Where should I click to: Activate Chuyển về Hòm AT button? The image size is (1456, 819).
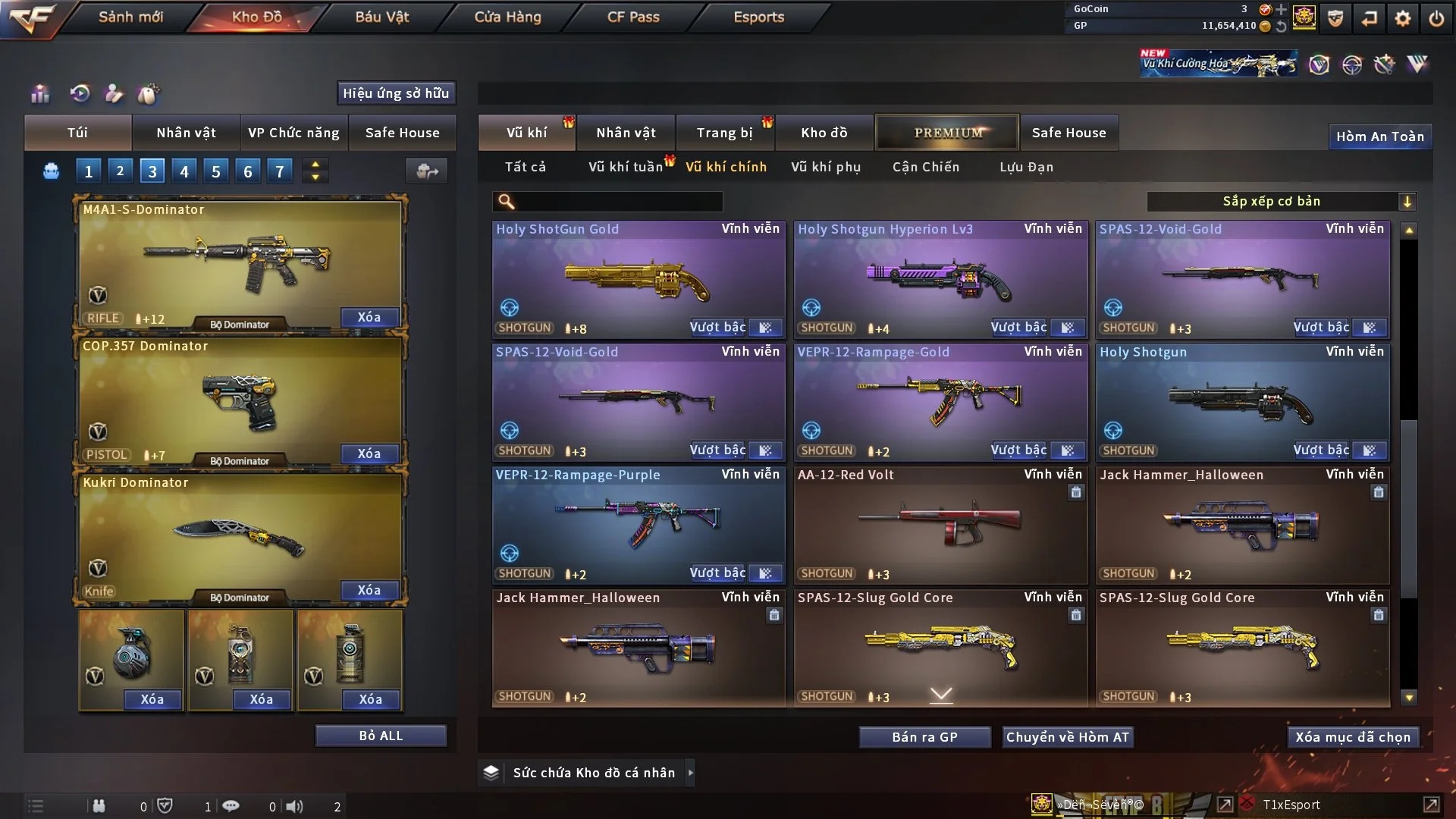pos(1067,737)
